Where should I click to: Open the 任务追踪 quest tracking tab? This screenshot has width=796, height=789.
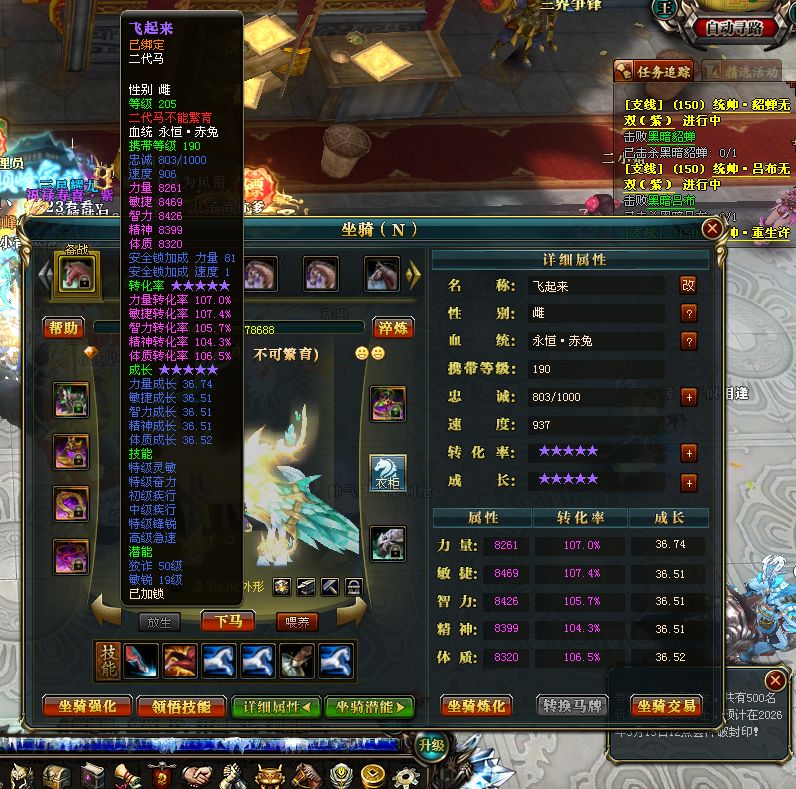pos(653,71)
